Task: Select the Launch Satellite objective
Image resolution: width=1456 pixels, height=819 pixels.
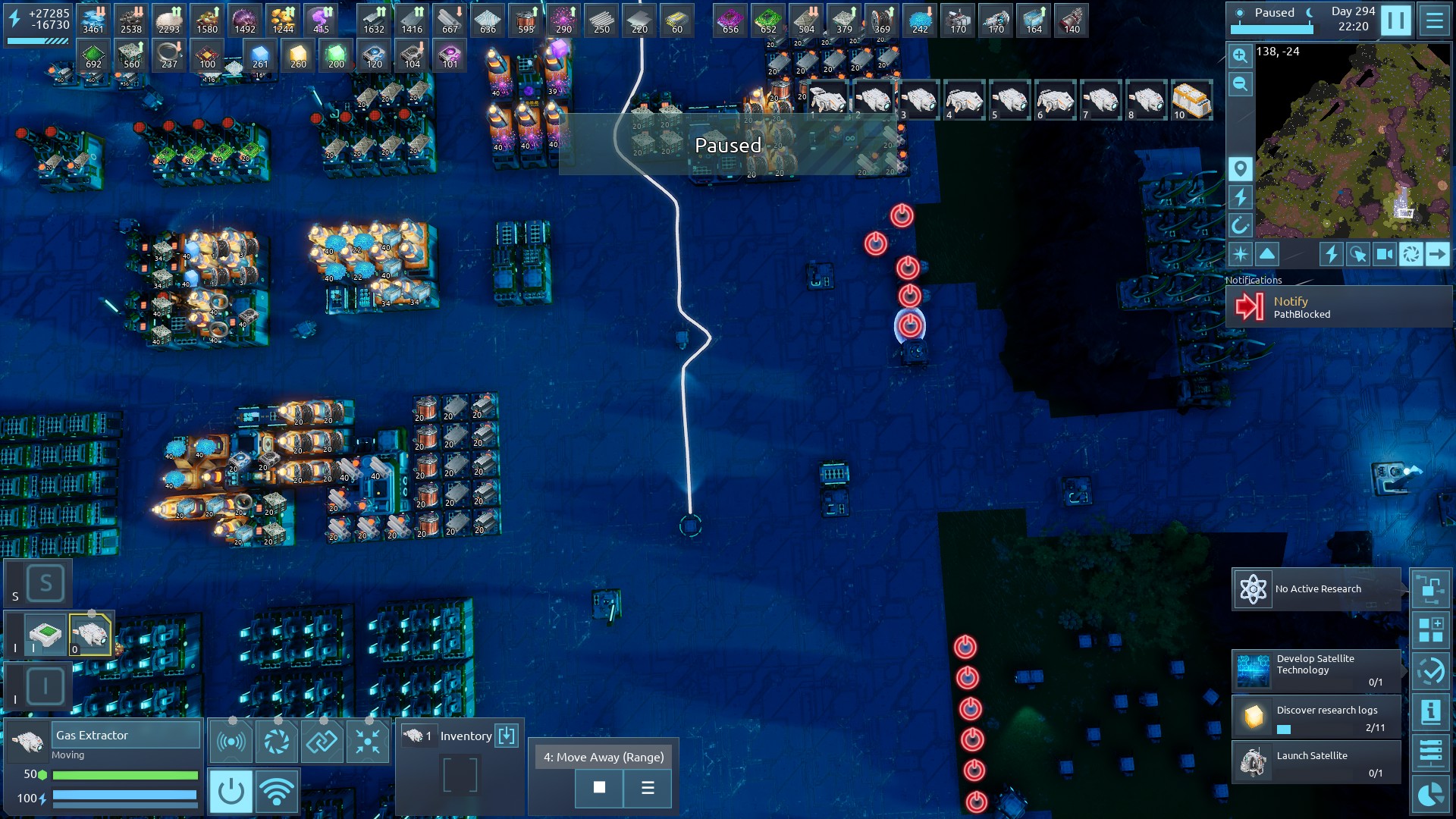Action: coord(1316,762)
